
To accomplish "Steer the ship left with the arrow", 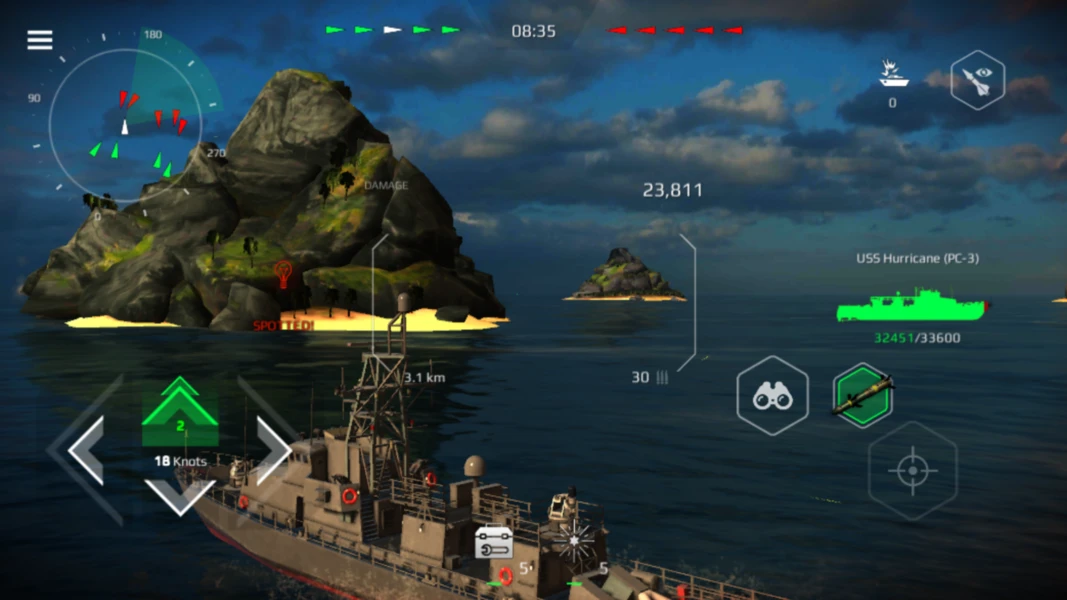I will click(87, 450).
